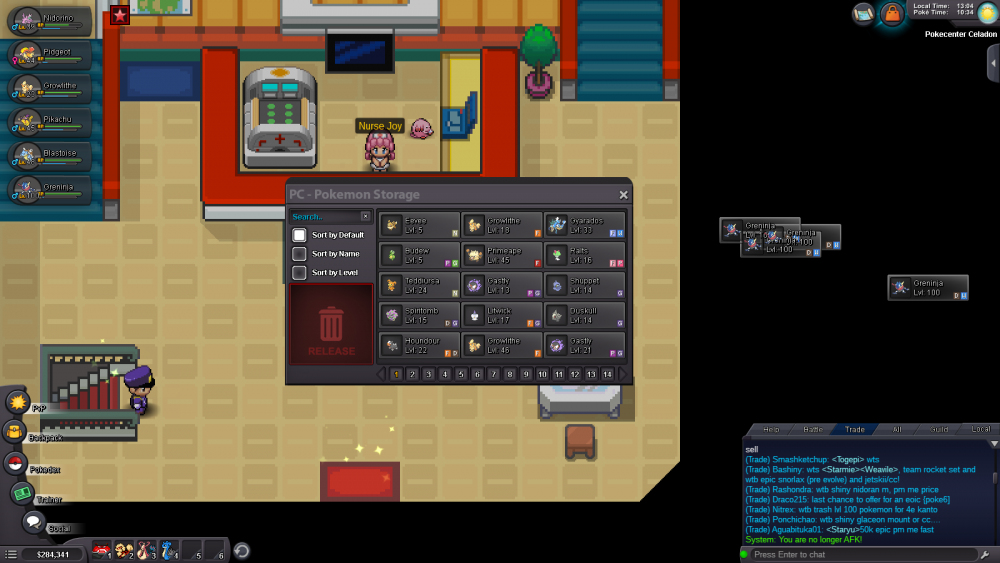Open the Backpack menu
The width and height of the screenshot is (1000, 563).
[x=16, y=432]
